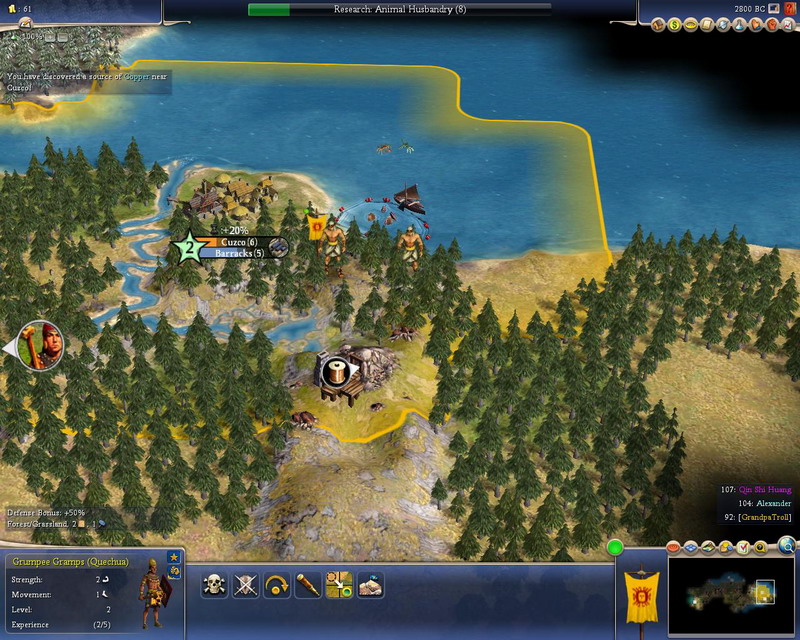This screenshot has height=640, width=800.
Task: Click the research progress bar for Animal Husbandry
Action: pyautogui.click(x=398, y=9)
